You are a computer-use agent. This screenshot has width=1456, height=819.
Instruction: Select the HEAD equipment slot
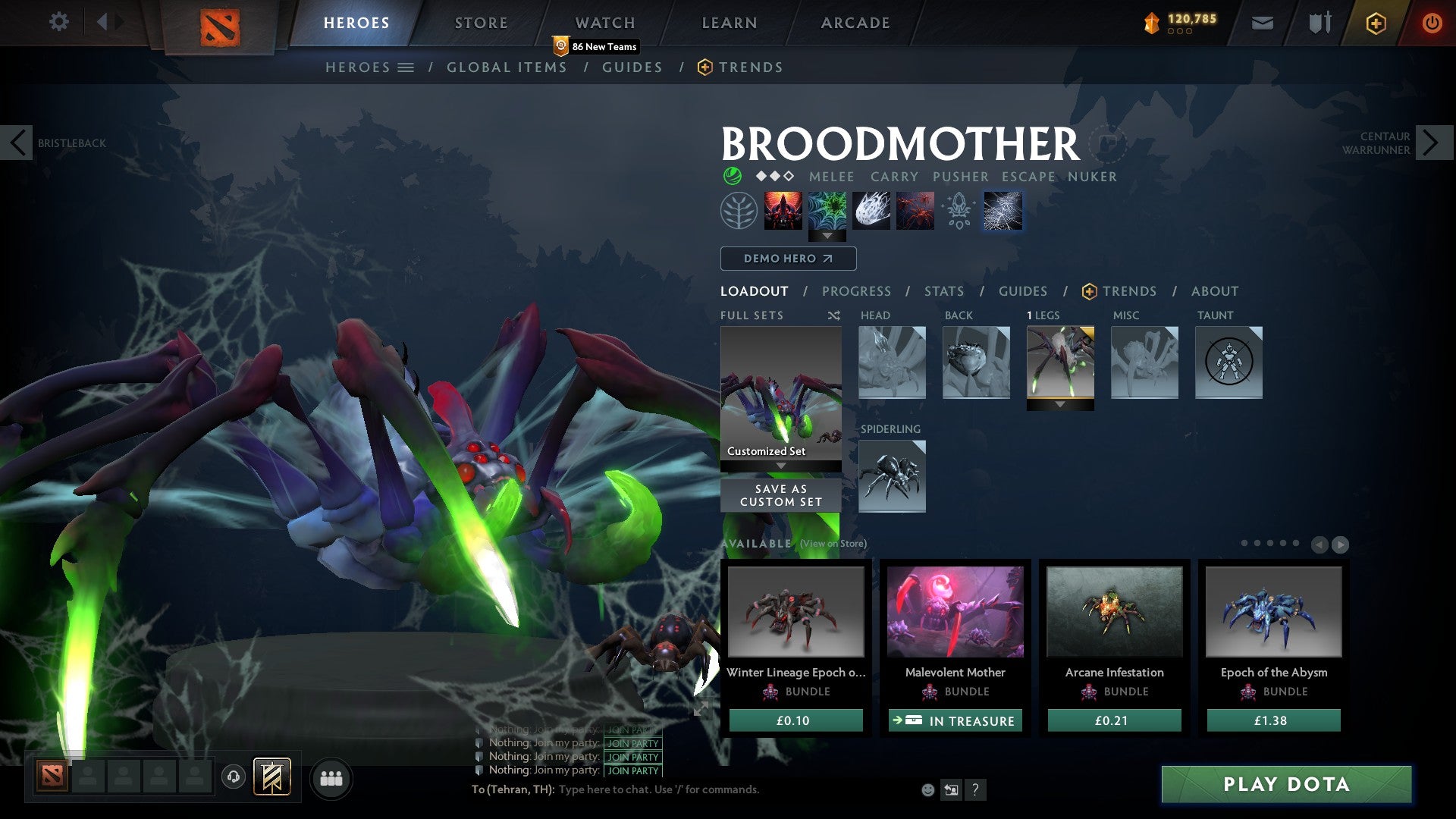(892, 364)
